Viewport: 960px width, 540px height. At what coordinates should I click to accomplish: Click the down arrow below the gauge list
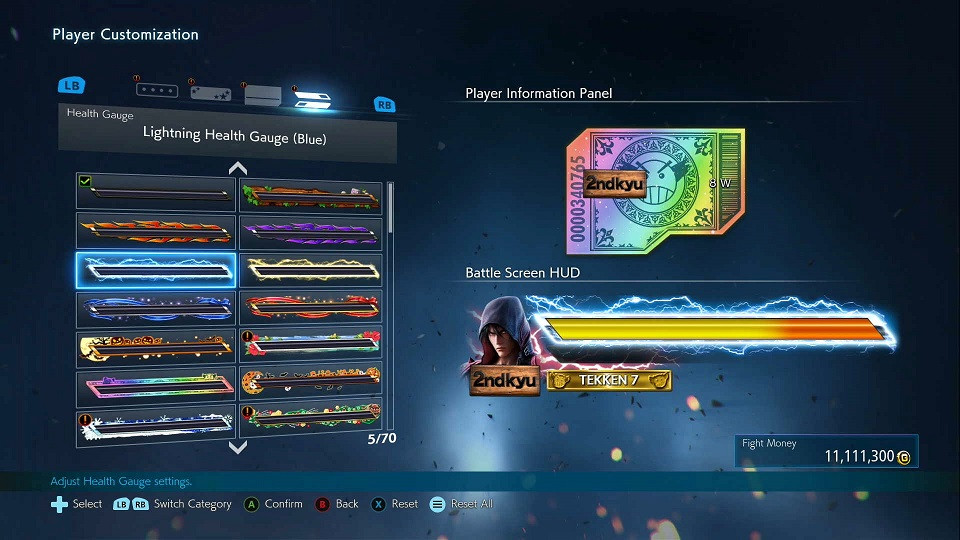[237, 447]
